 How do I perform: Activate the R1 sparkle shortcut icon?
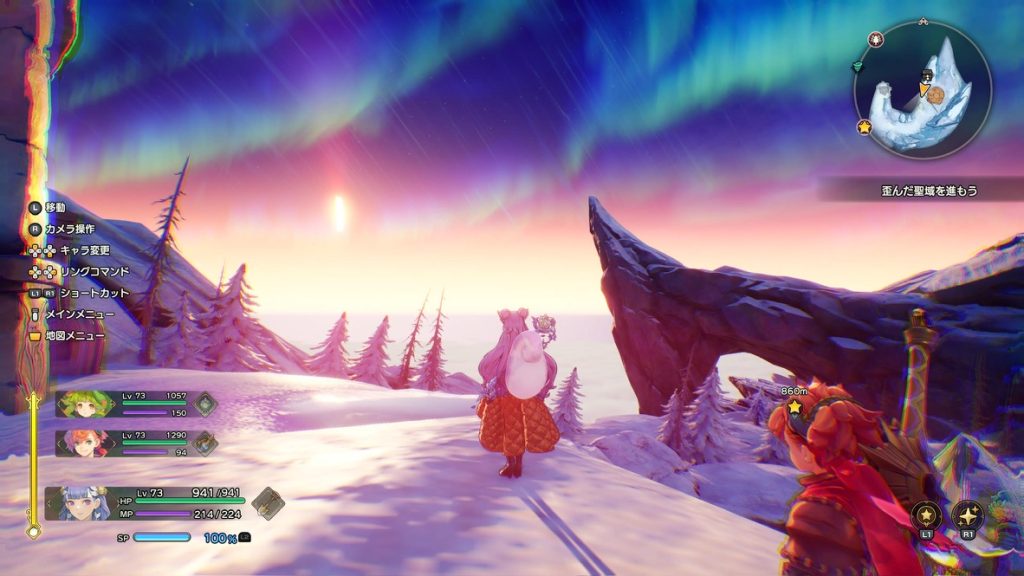click(968, 515)
